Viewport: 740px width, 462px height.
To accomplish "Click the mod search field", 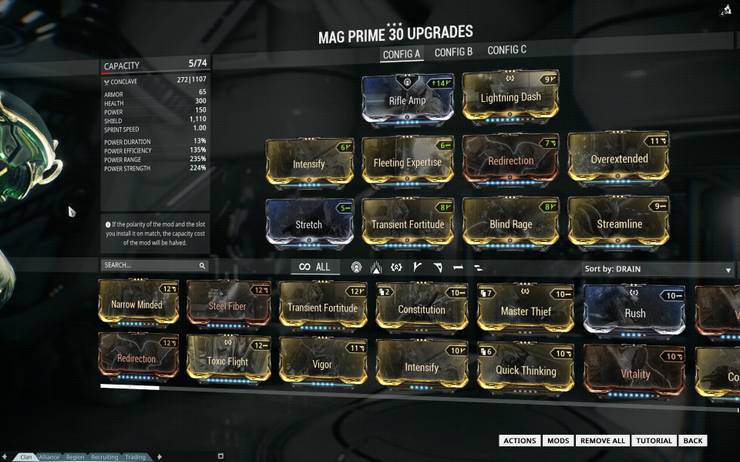I will pos(152,266).
